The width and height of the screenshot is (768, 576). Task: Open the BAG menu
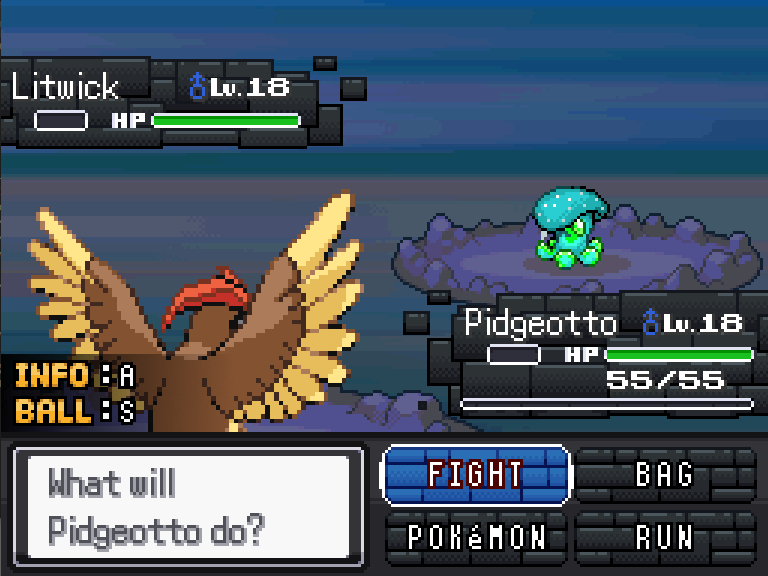click(x=665, y=474)
